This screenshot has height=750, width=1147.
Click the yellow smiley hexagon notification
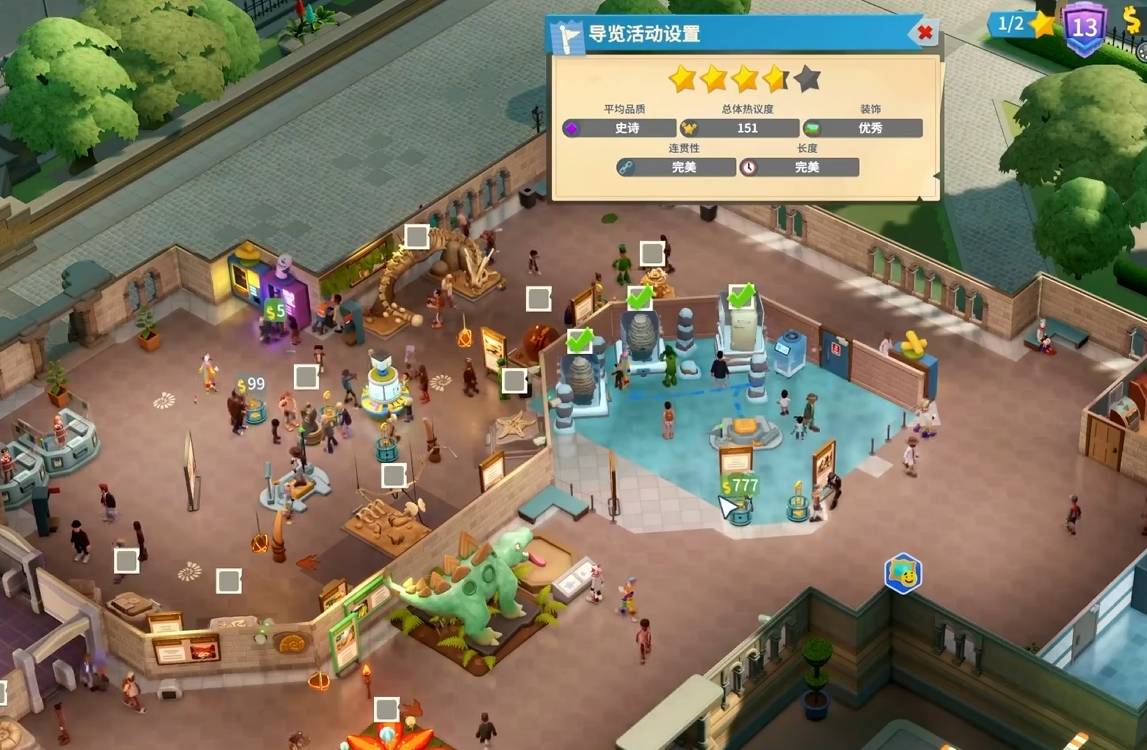pos(903,573)
